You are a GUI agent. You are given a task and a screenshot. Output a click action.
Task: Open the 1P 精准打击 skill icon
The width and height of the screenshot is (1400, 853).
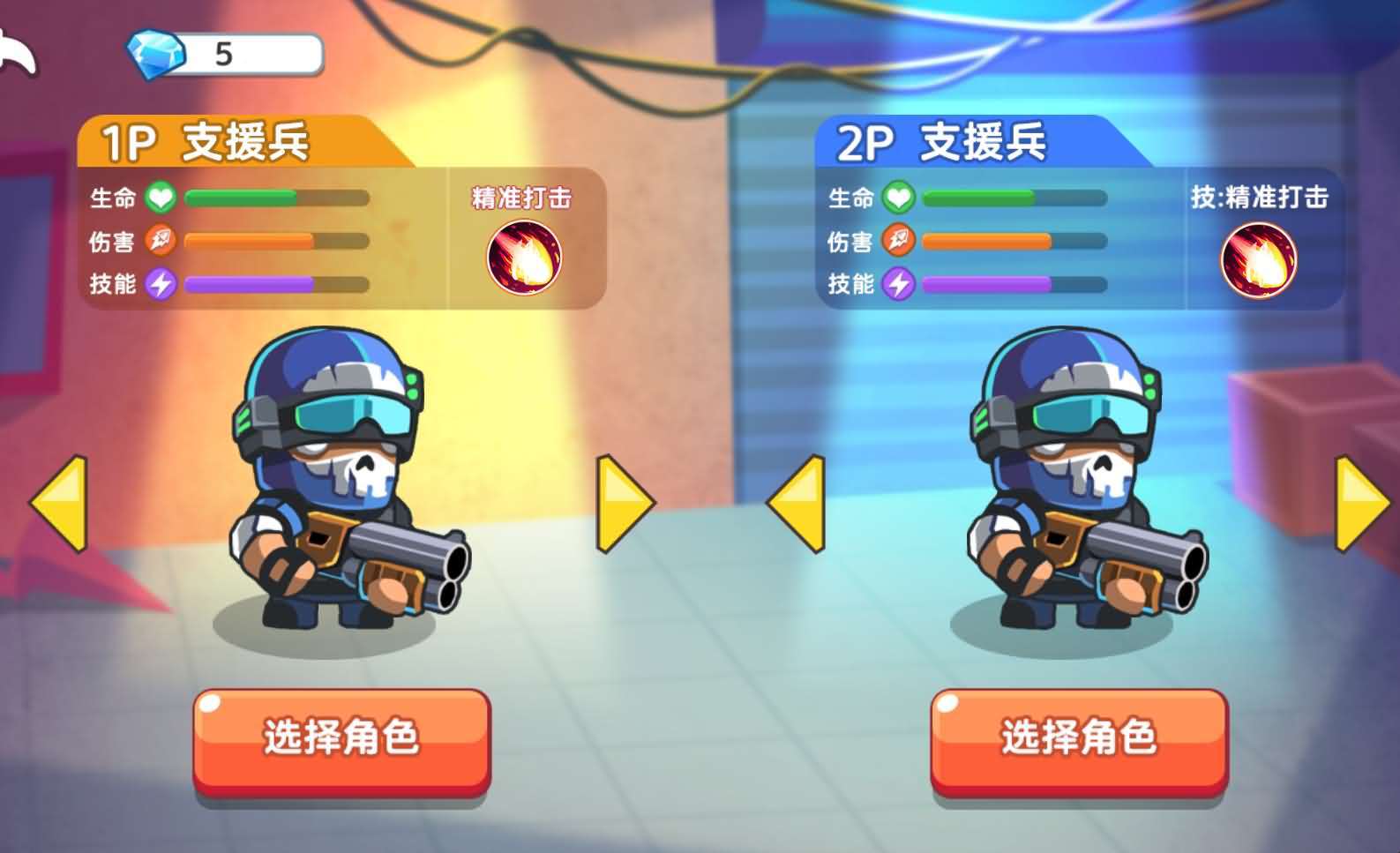[524, 256]
